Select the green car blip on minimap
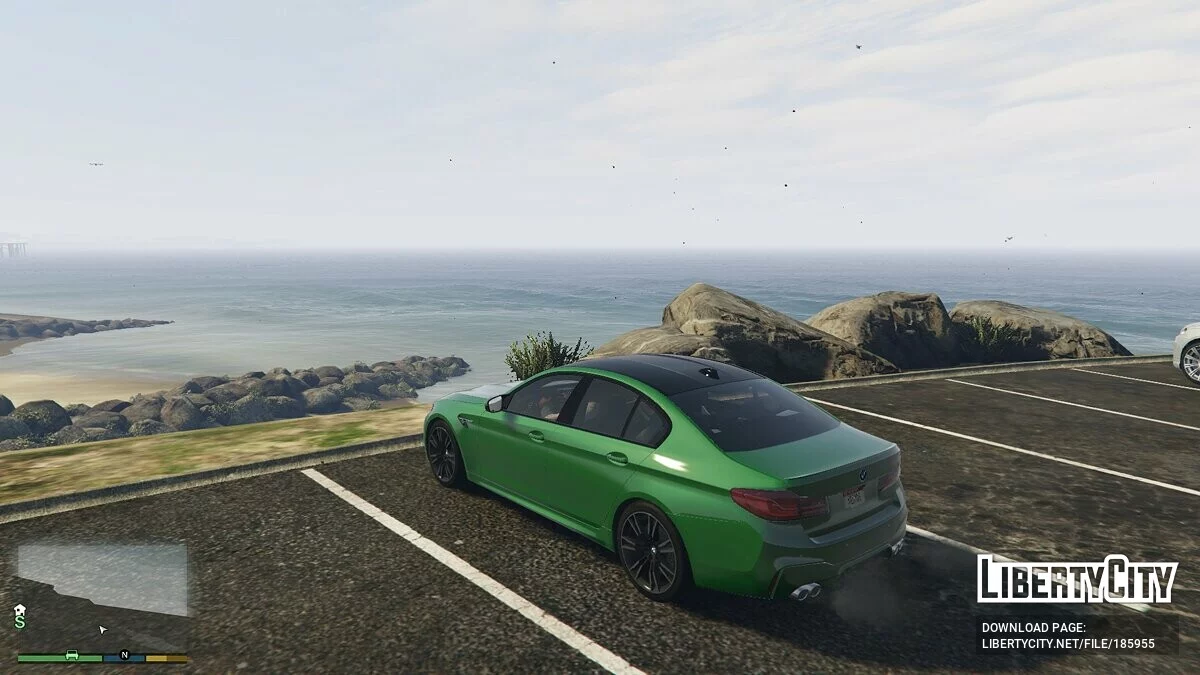 click(72, 655)
